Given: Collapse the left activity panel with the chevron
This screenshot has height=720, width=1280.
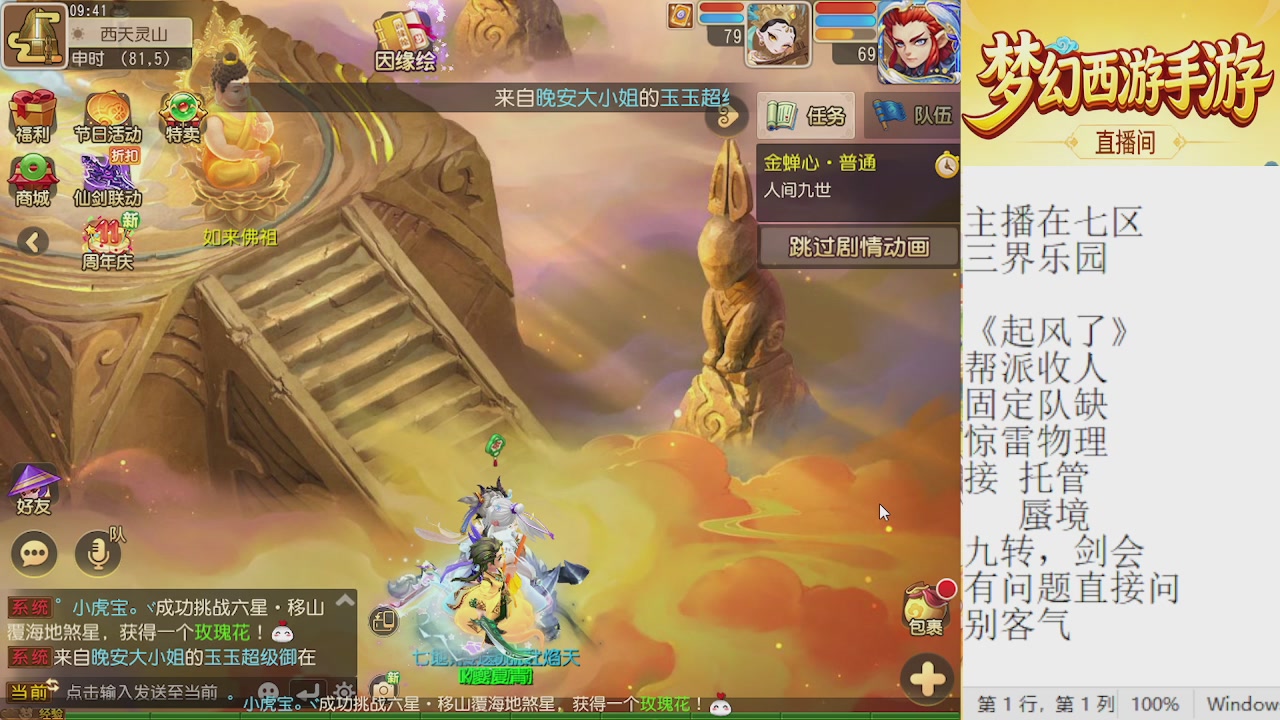Looking at the screenshot, I should (x=34, y=241).
